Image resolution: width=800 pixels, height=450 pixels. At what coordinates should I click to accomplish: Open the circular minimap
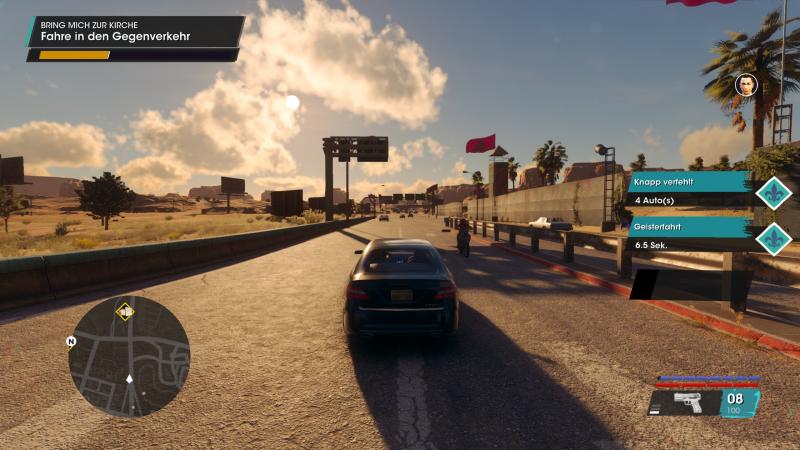coord(129,356)
